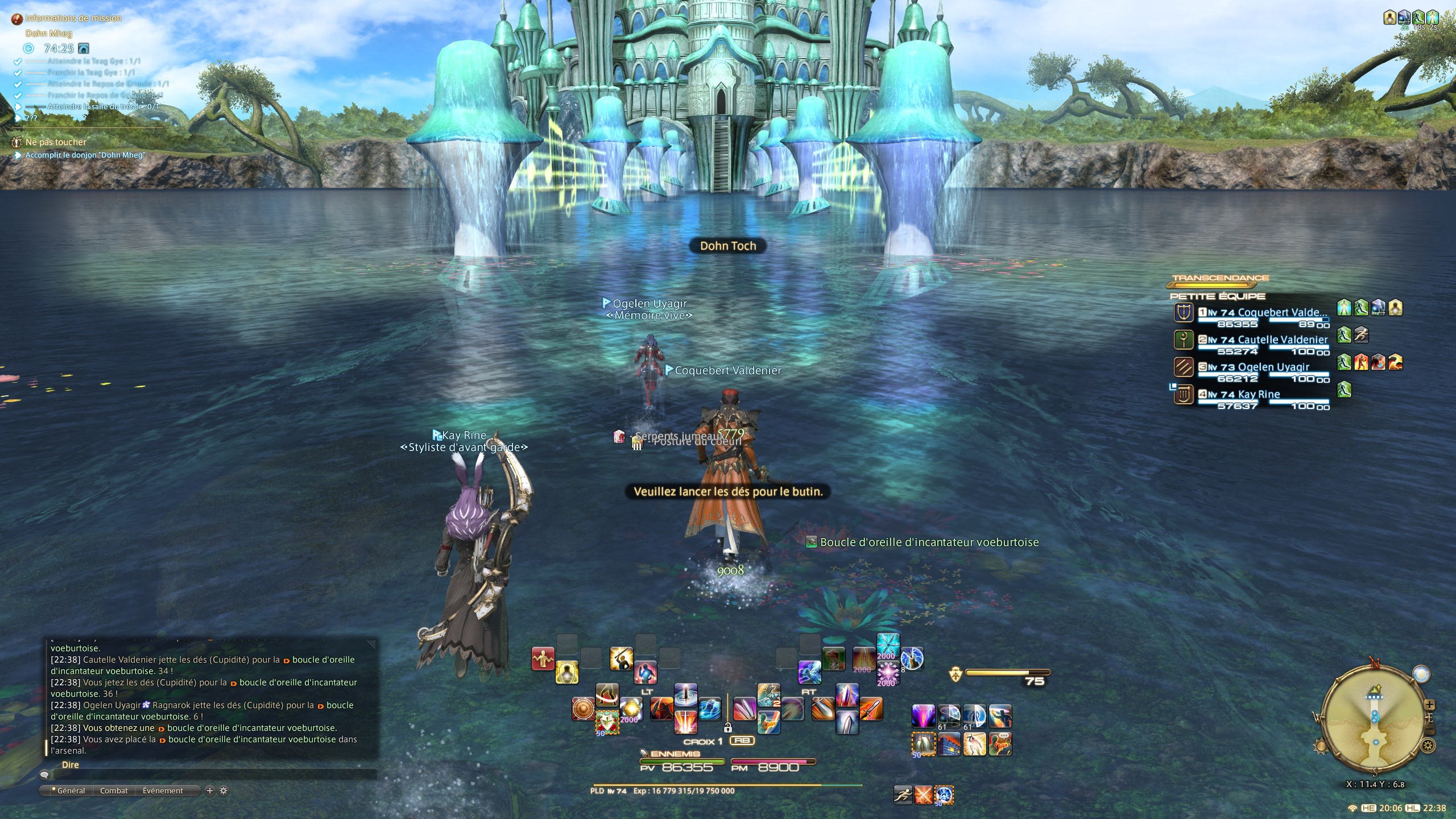
Task: Click the Dohn Mheg mission info header
Action: pyautogui.click(x=49, y=34)
